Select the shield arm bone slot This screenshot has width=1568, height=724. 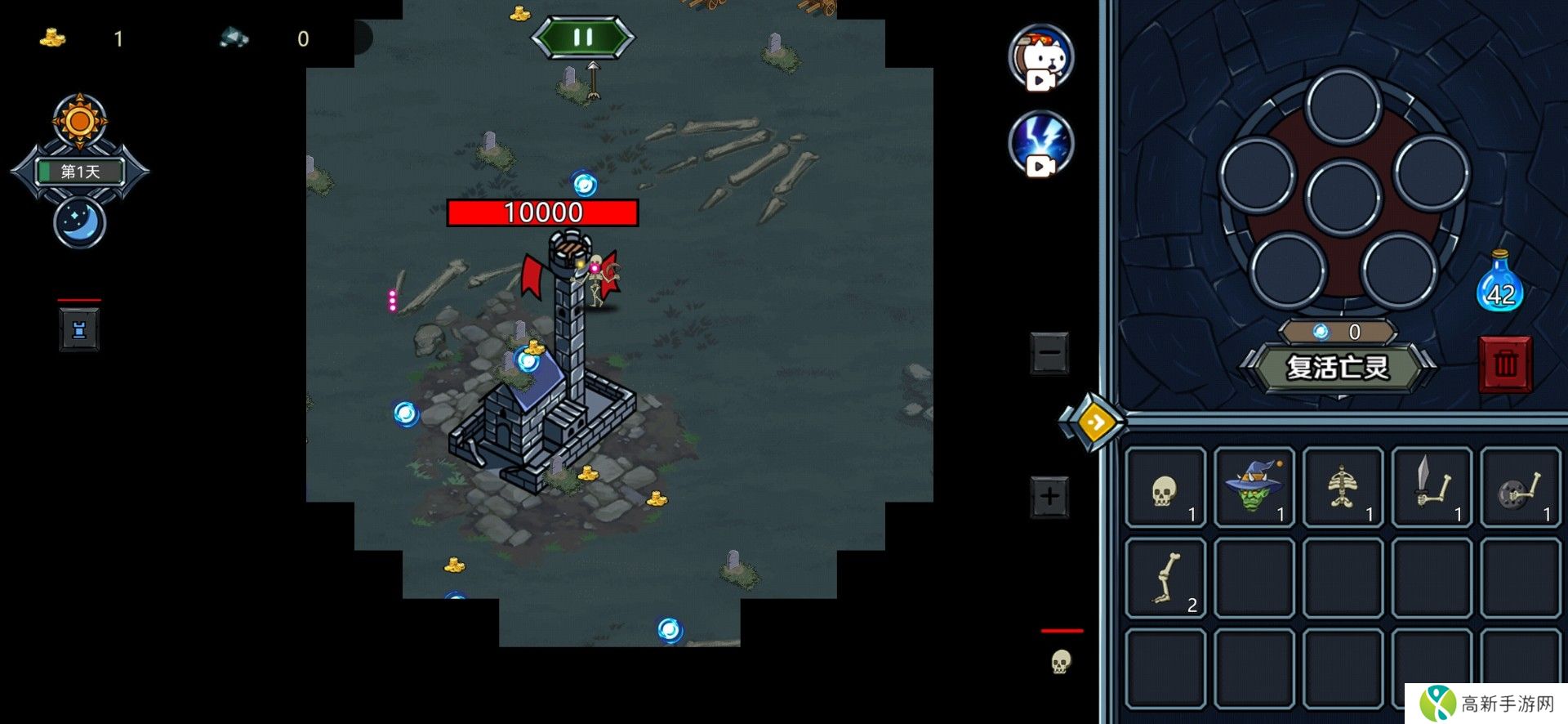point(1520,489)
